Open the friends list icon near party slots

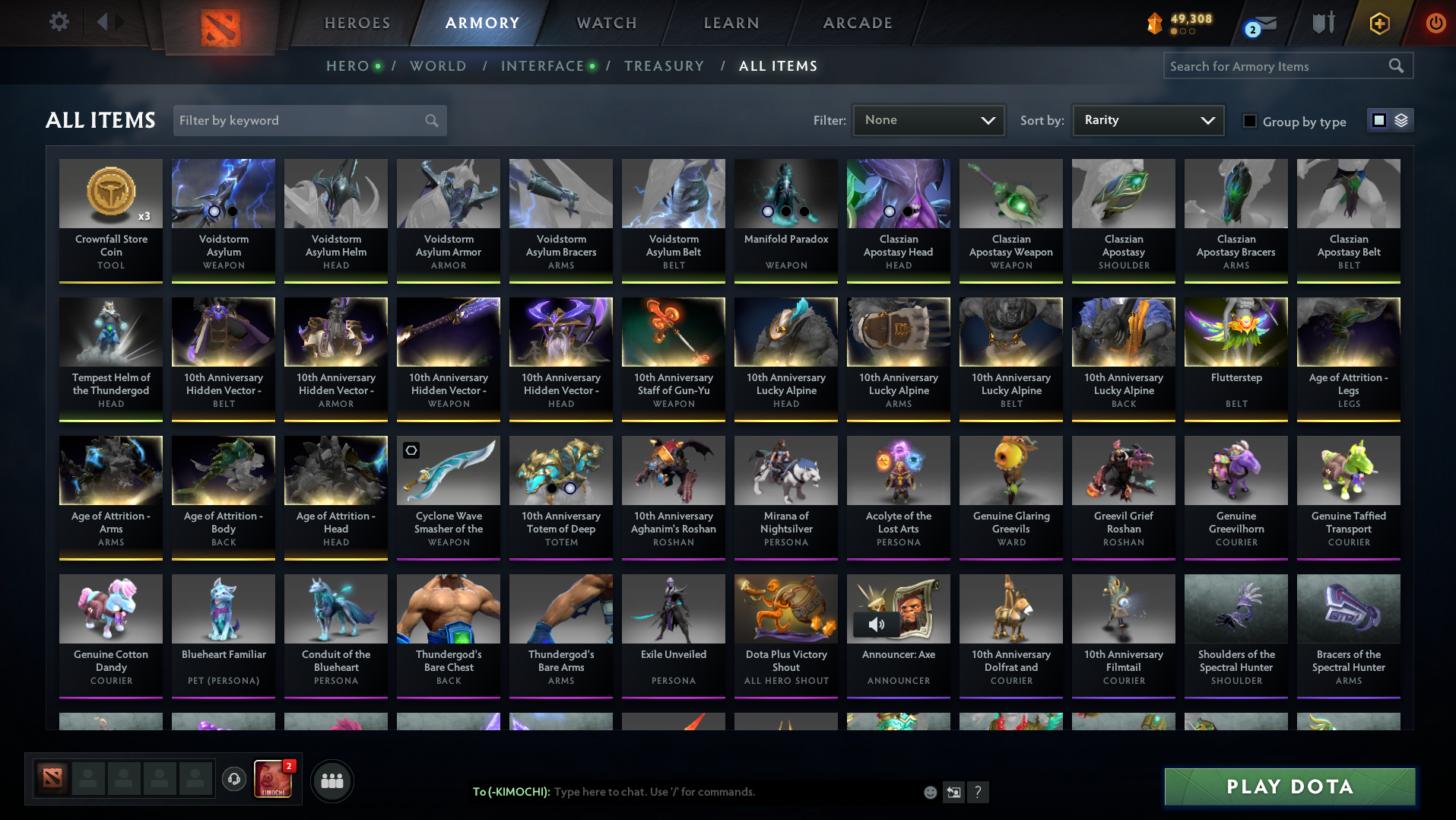[x=331, y=780]
